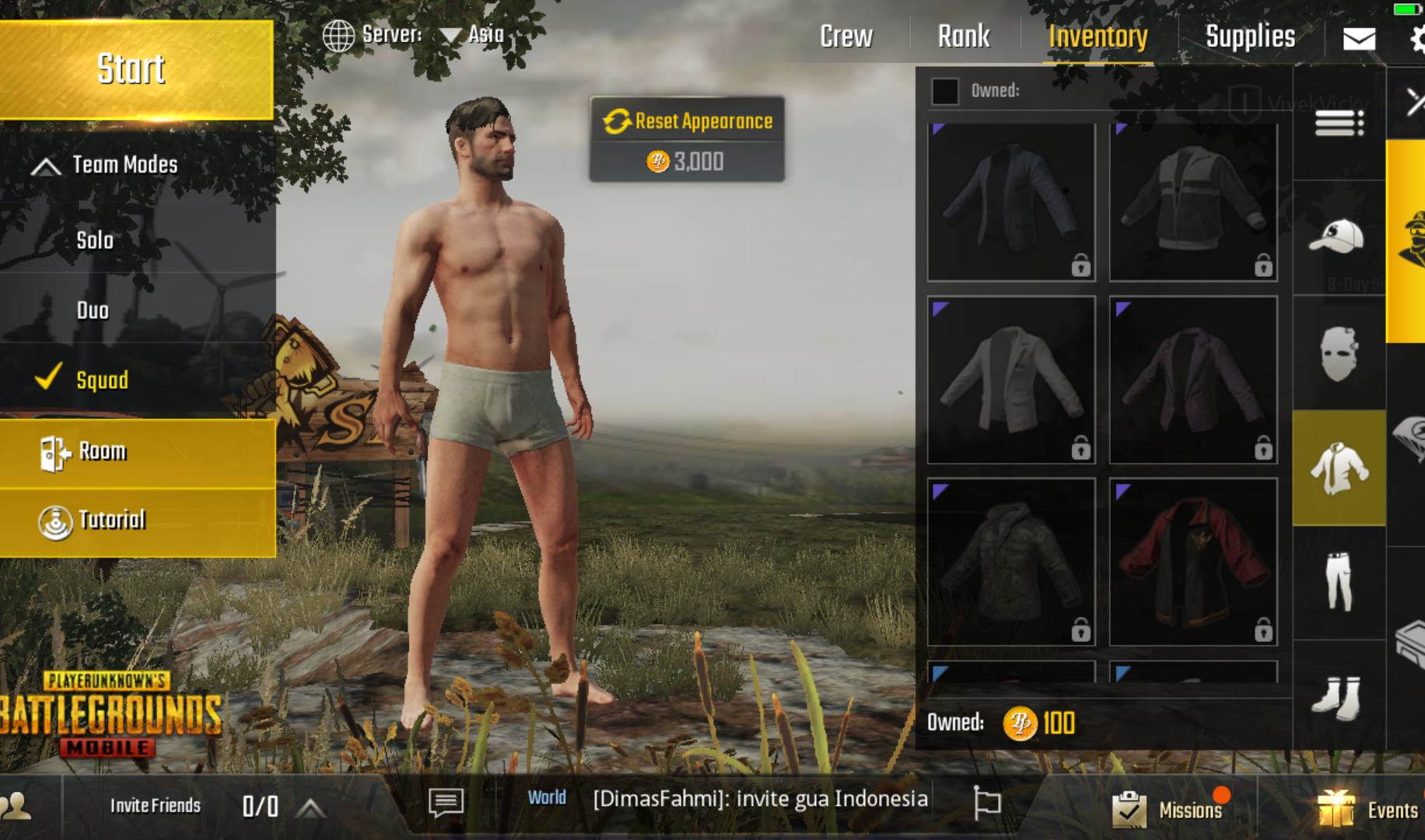Toggle the Owned checkbox filter
Viewport: 1425px width, 840px height.
click(945, 91)
